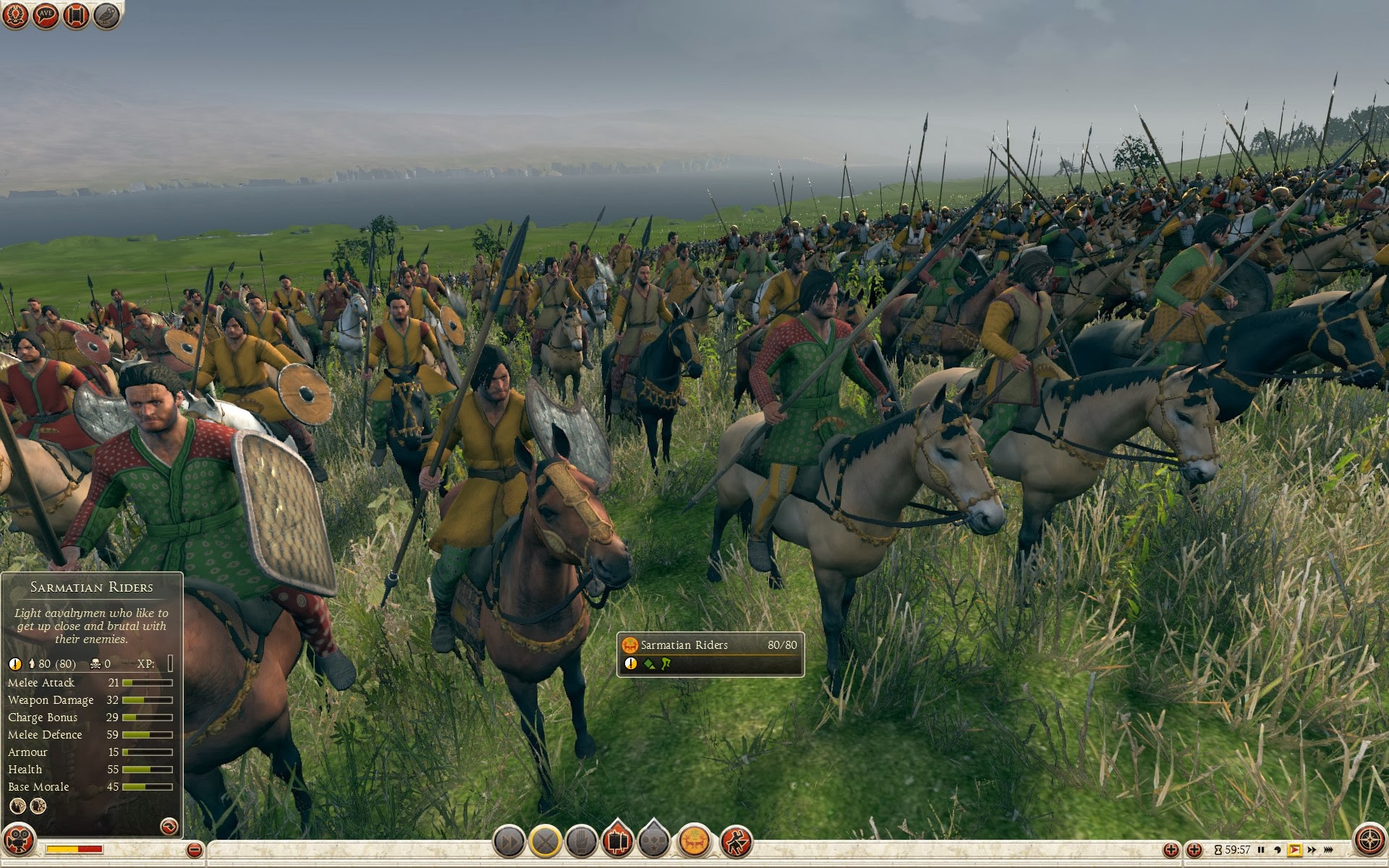Toggle the crossed swords melee mode button
The width and height of the screenshot is (1389, 868).
(x=545, y=842)
